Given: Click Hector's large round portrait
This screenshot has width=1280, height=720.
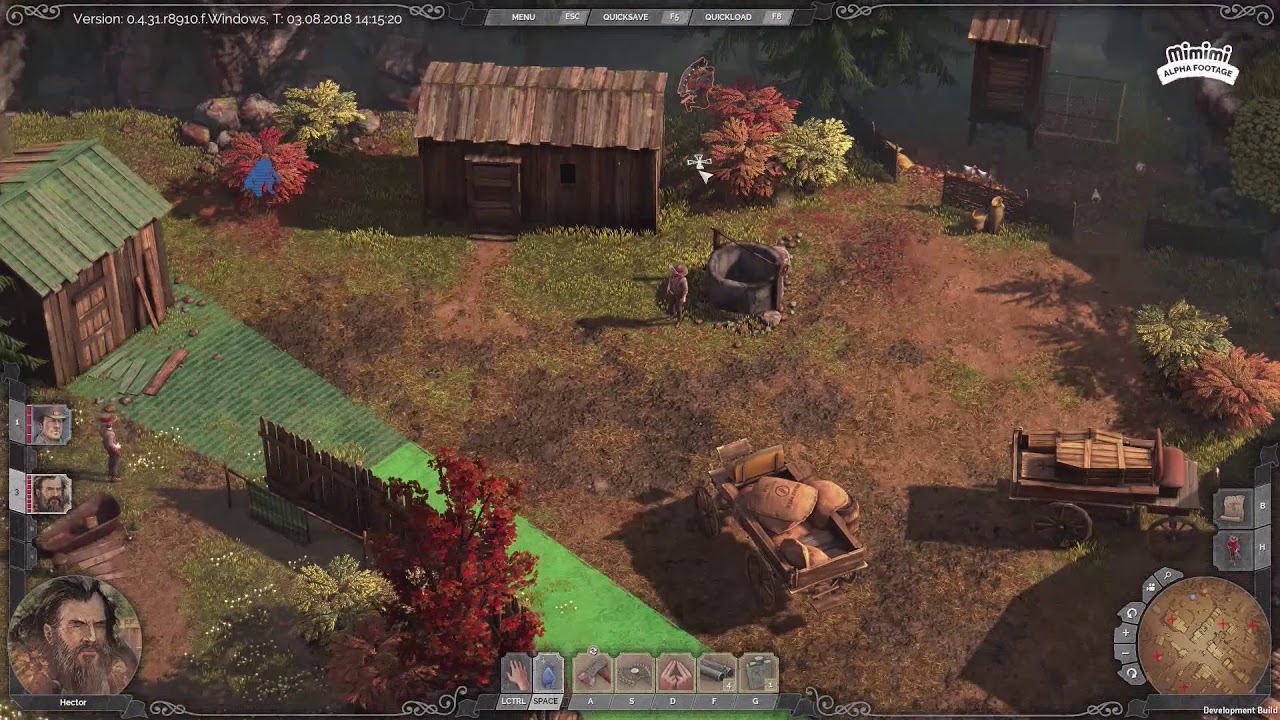Looking at the screenshot, I should click(x=74, y=635).
